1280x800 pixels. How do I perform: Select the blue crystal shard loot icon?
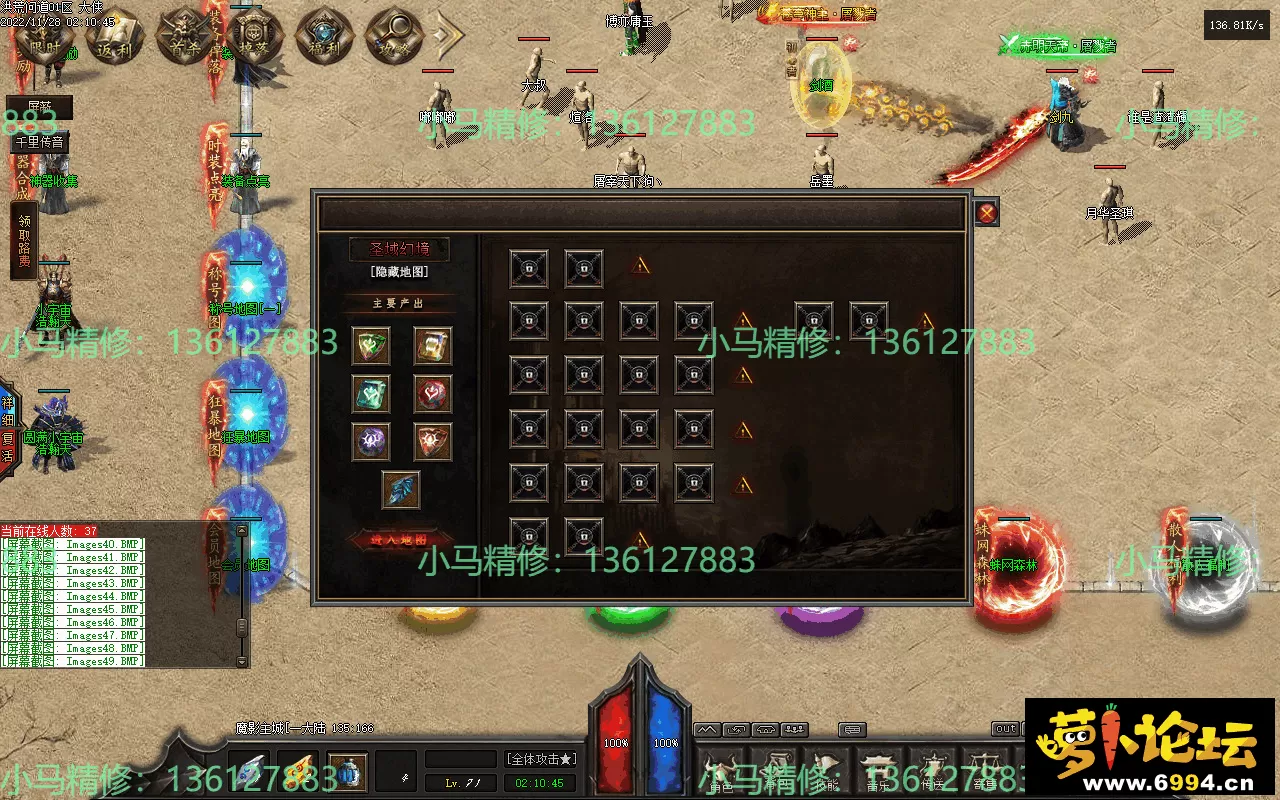(400, 490)
